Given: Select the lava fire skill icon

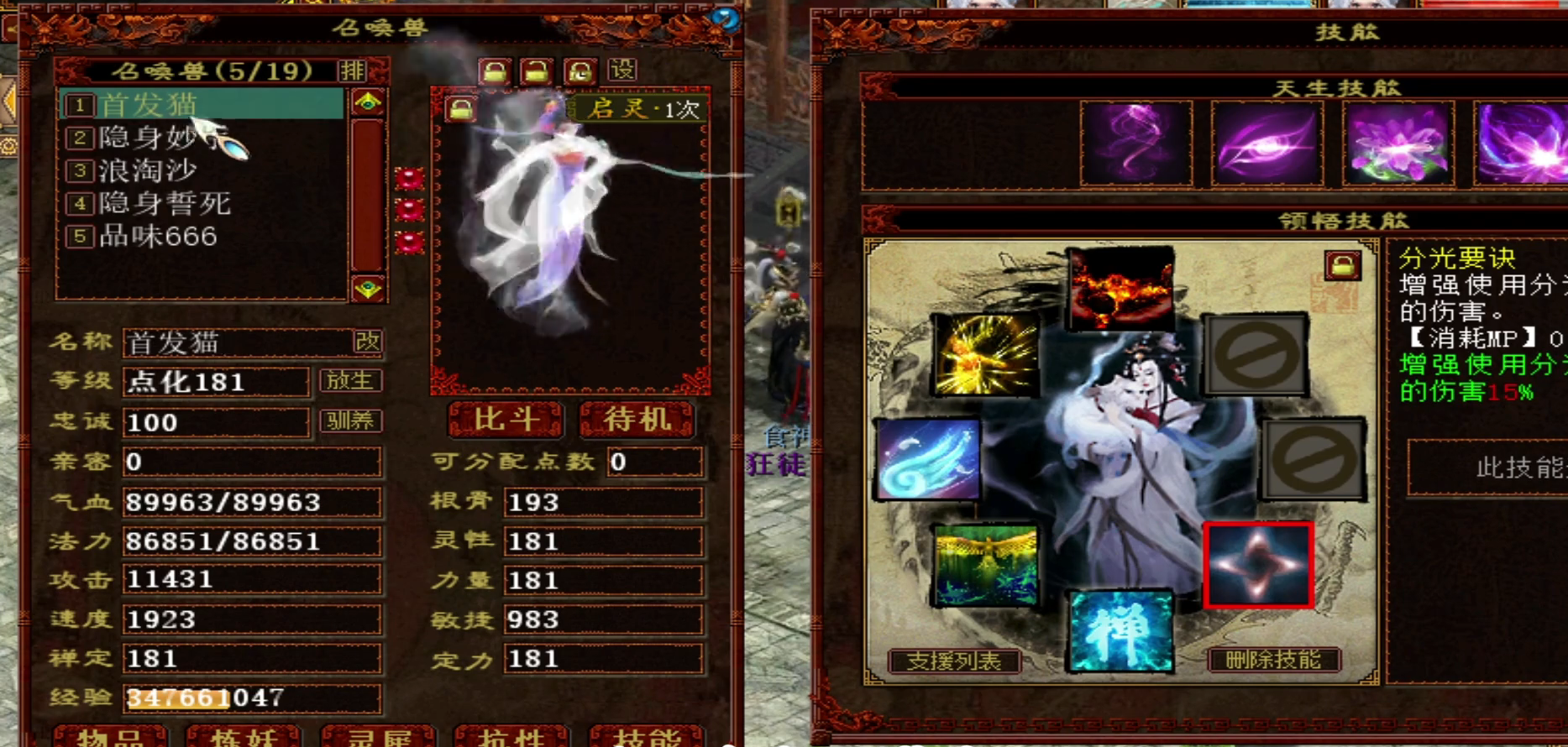Looking at the screenshot, I should point(1120,288).
